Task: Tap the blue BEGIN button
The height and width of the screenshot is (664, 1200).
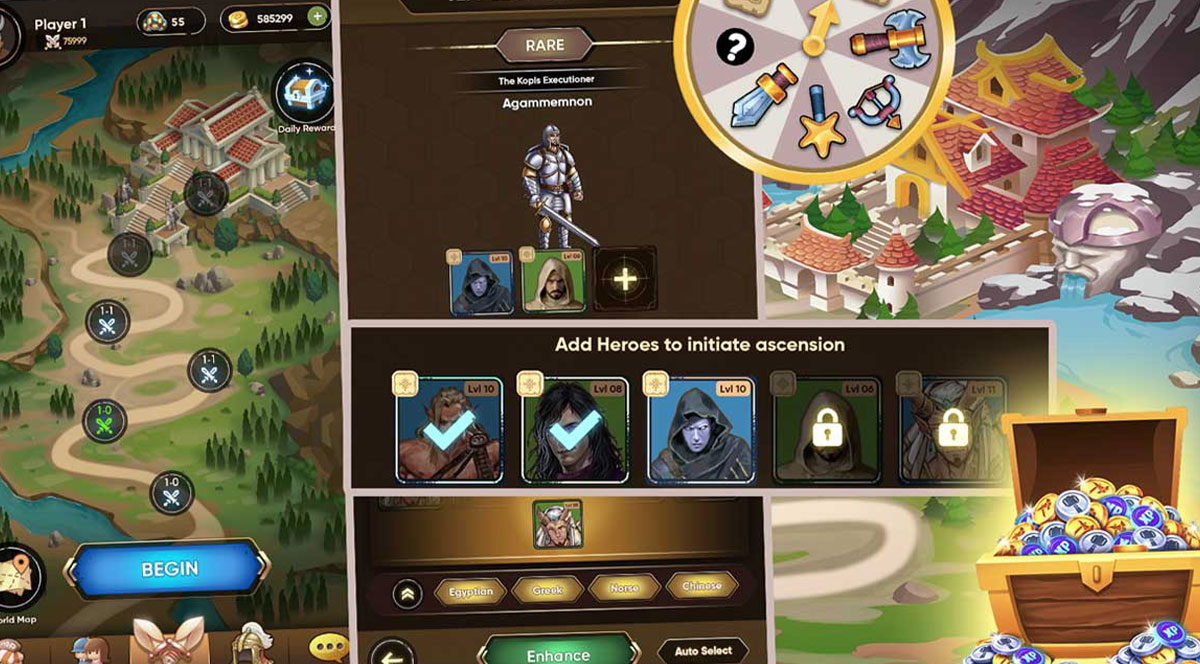Action: tap(169, 569)
